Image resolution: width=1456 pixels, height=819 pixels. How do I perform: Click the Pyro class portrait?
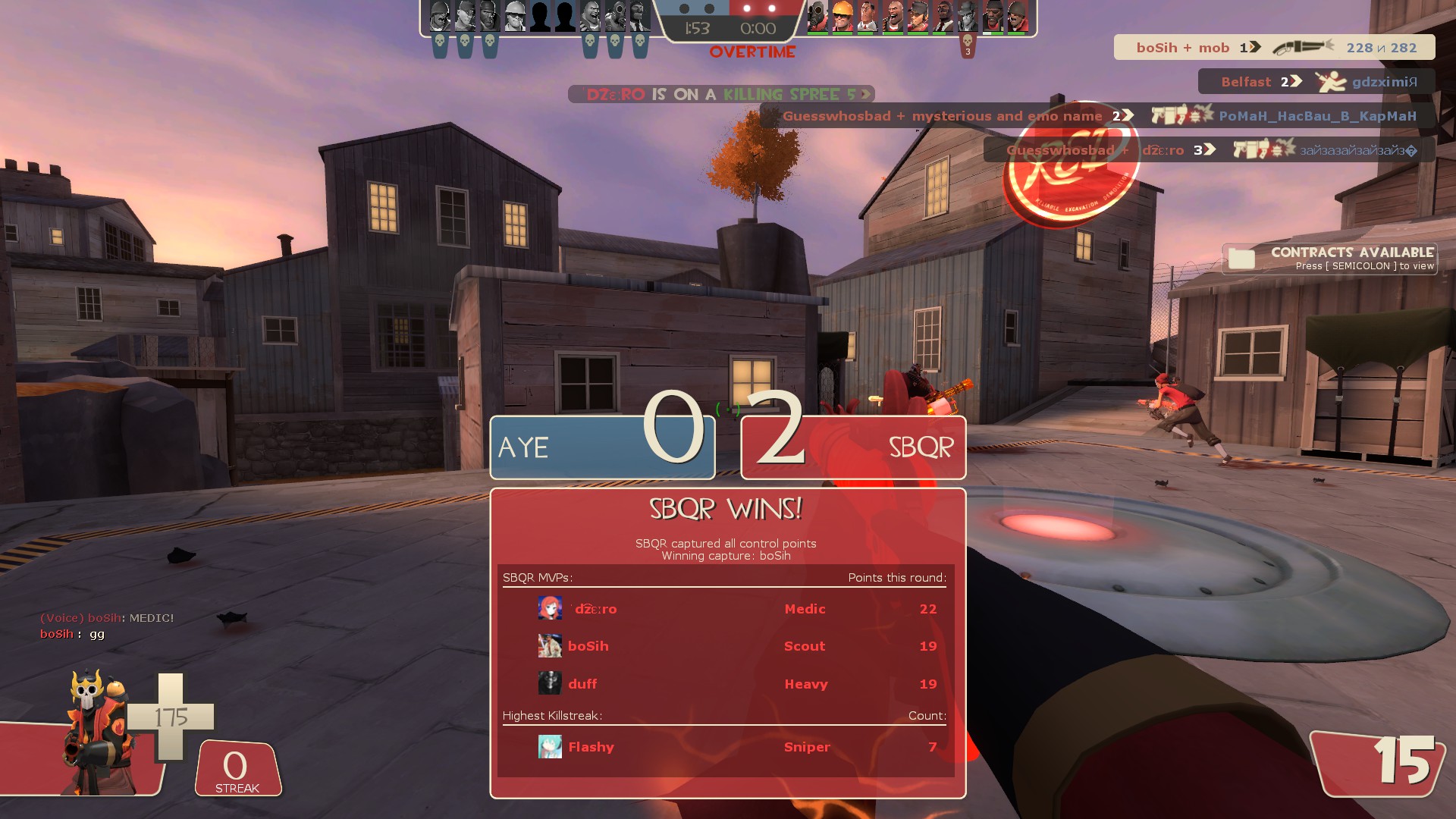[x=97, y=732]
